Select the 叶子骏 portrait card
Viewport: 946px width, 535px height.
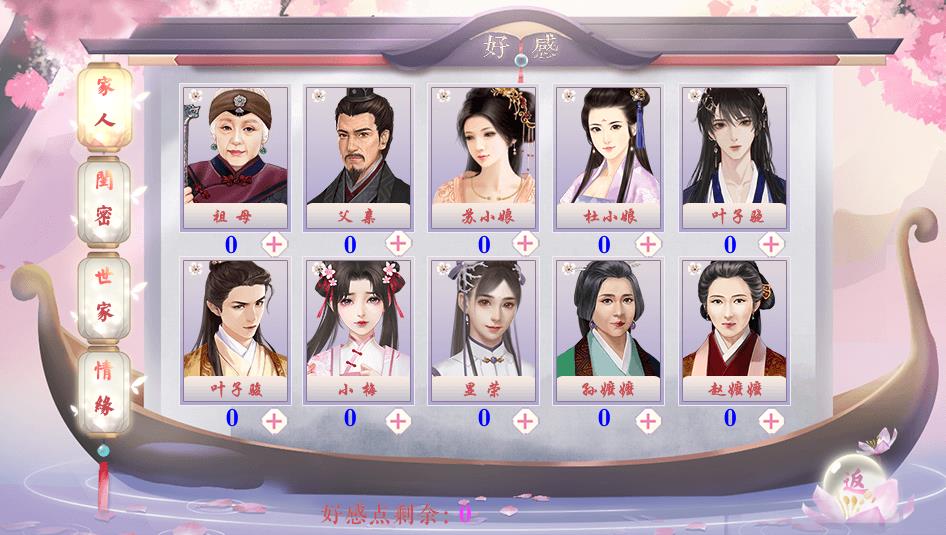[233, 330]
